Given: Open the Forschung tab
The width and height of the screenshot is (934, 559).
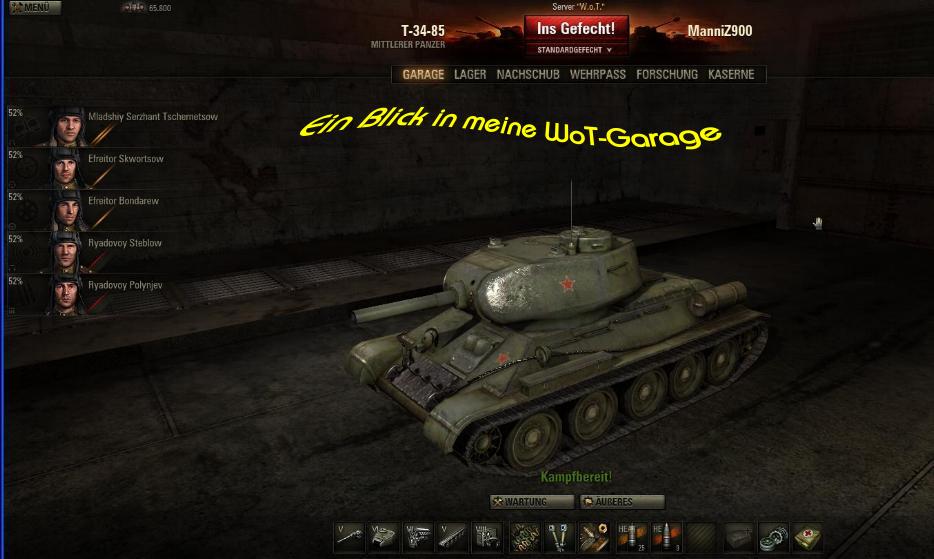Looking at the screenshot, I should (x=666, y=75).
